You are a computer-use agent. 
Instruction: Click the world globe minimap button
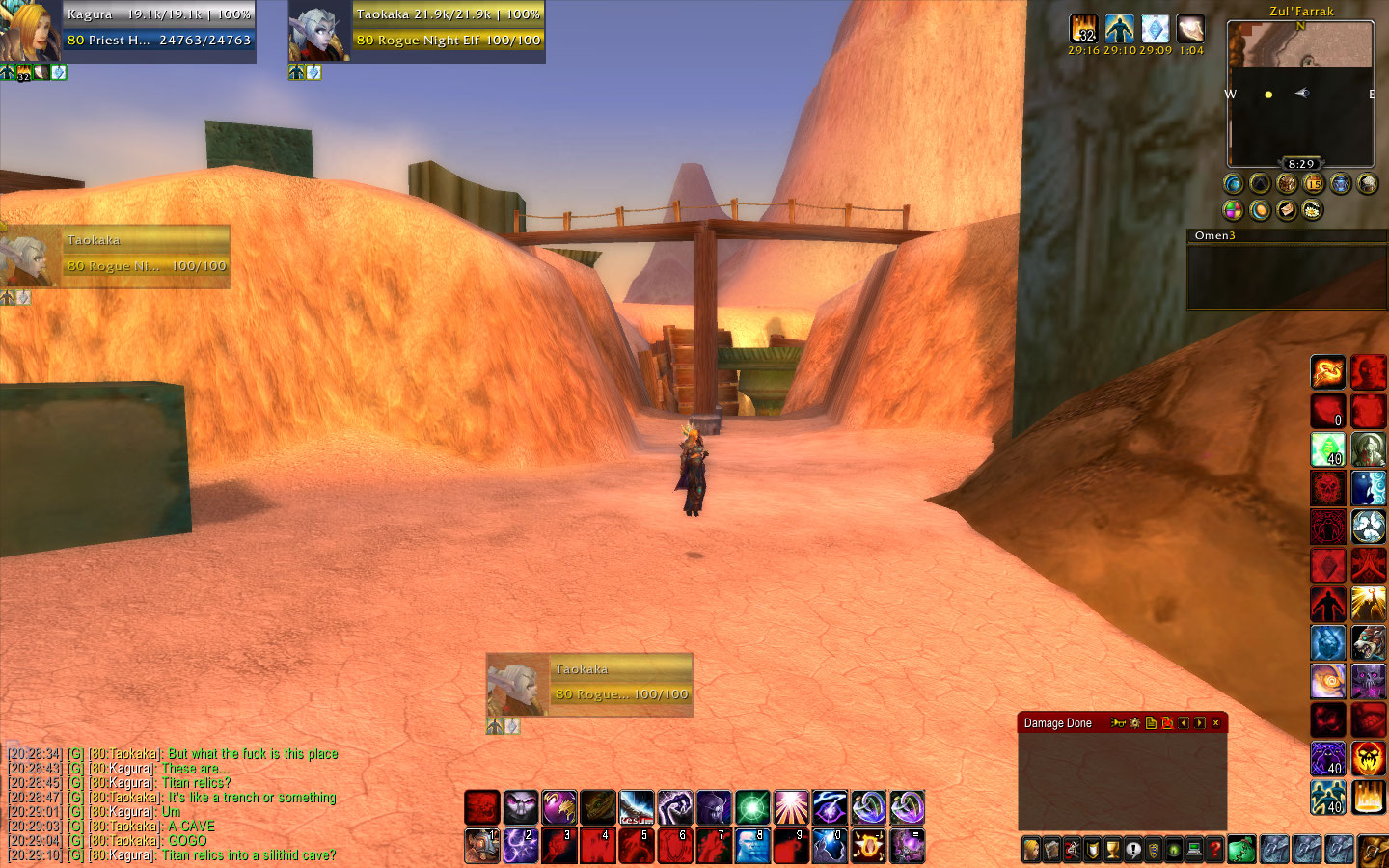point(1233,183)
